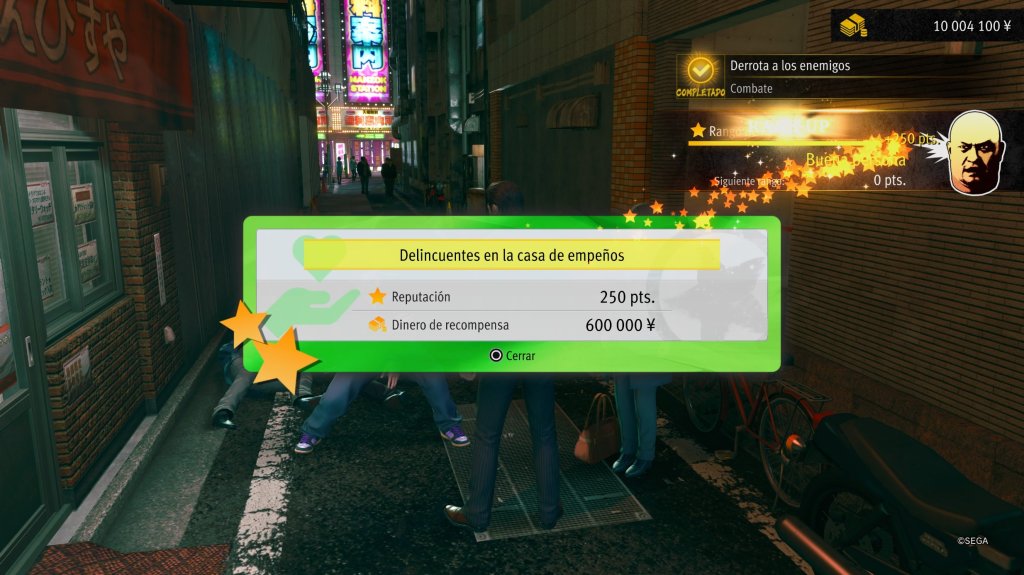This screenshot has height=575, width=1024.
Task: Click the bald man portrait in the rank panel
Action: coord(975,151)
